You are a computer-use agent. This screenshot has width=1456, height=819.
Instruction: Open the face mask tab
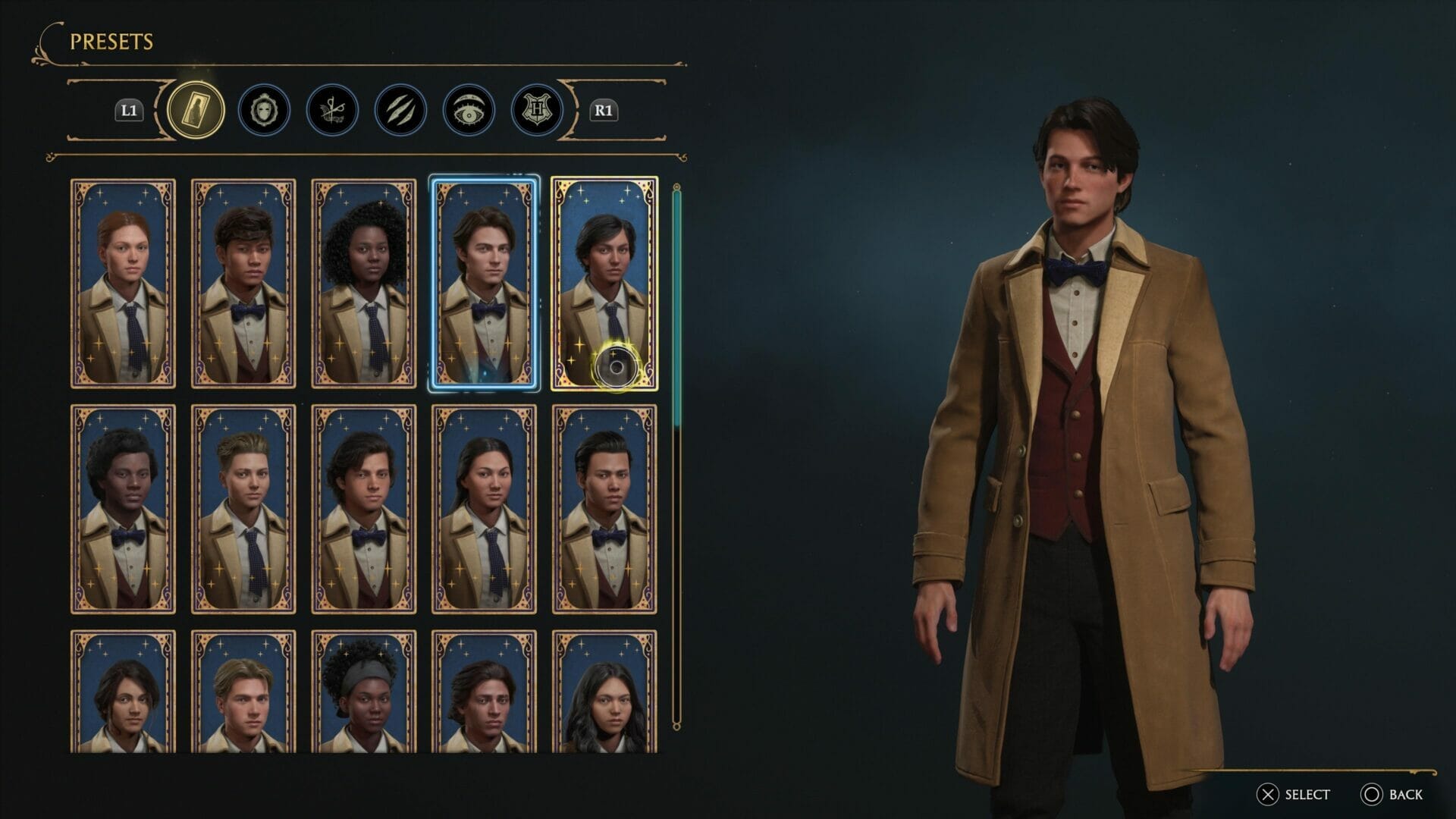264,110
